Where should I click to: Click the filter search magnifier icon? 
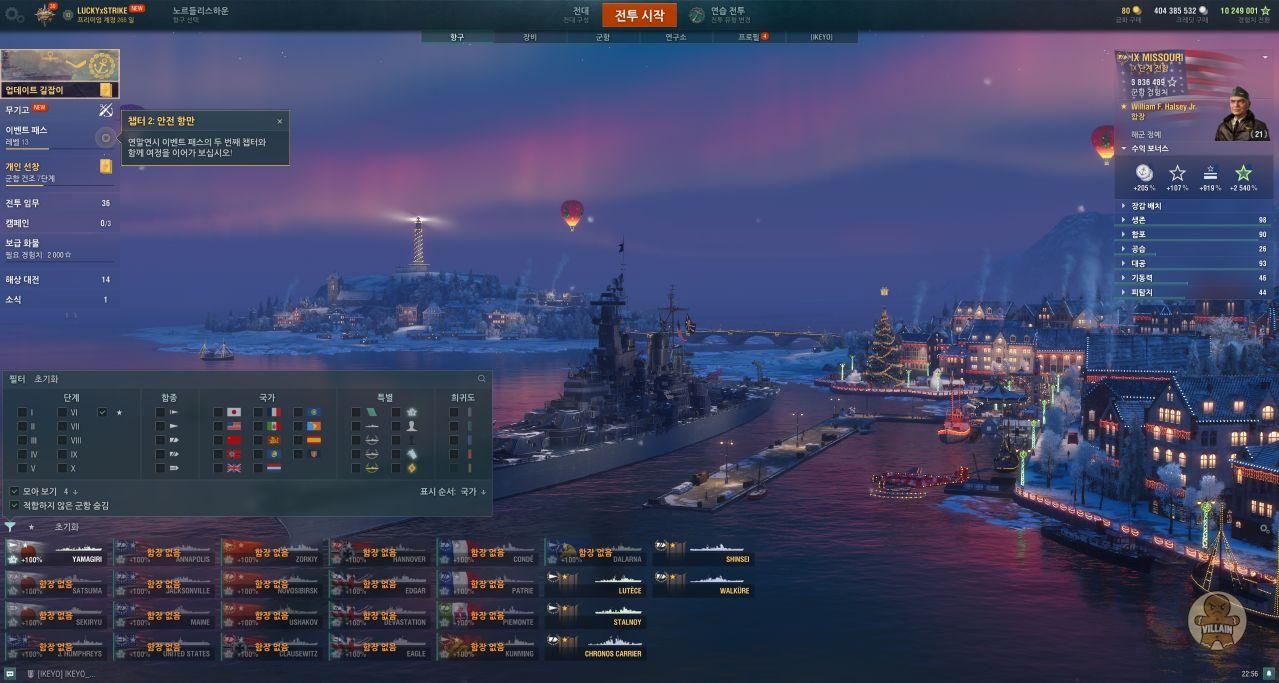[x=482, y=379]
